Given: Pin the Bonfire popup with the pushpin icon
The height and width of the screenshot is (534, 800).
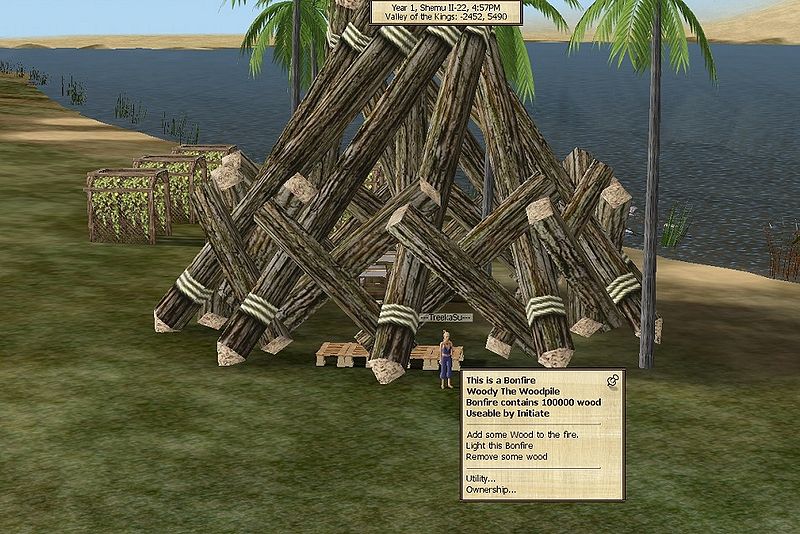Looking at the screenshot, I should click(613, 380).
